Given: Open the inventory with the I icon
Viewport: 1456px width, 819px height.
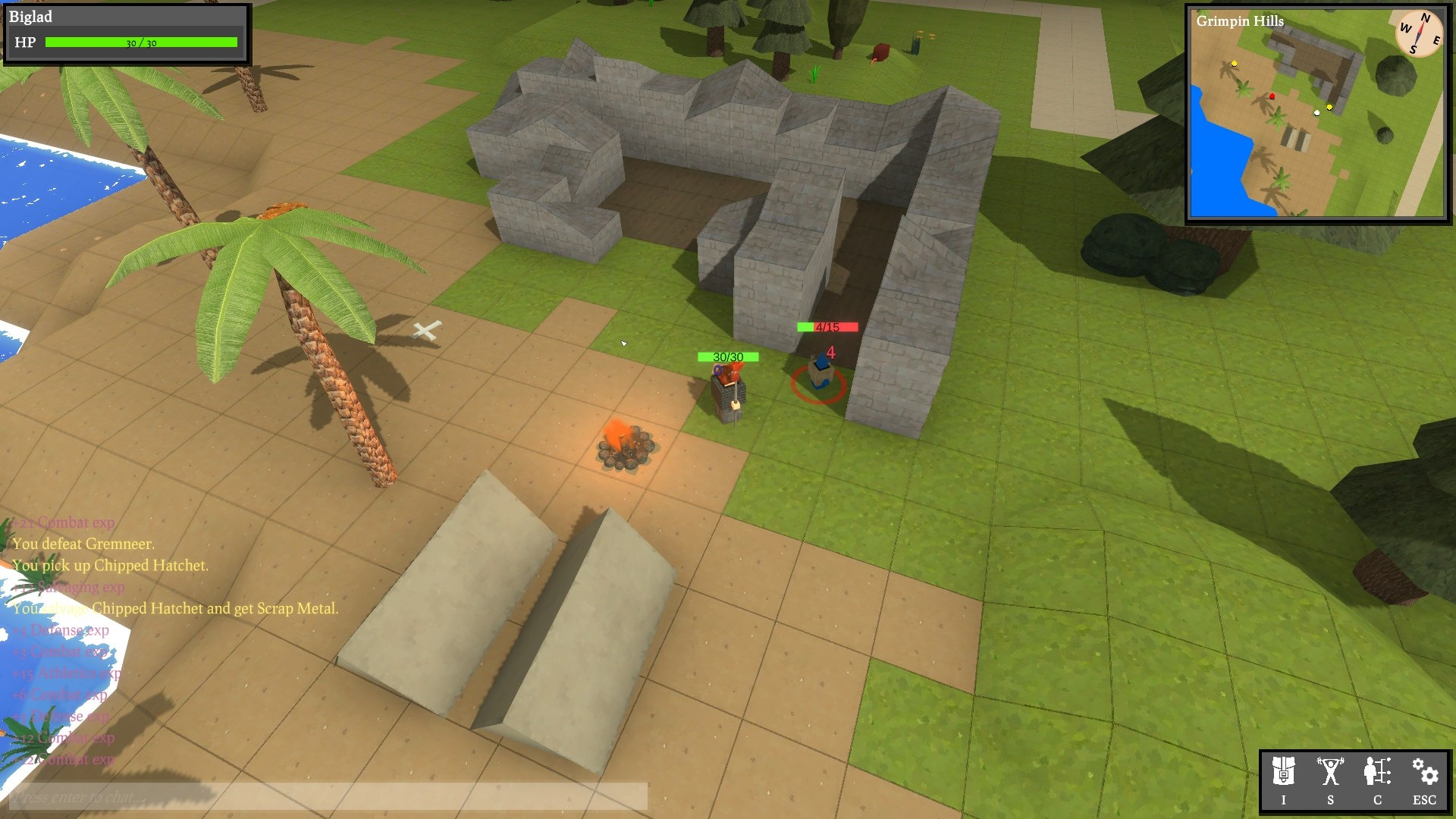Looking at the screenshot, I should (1283, 779).
